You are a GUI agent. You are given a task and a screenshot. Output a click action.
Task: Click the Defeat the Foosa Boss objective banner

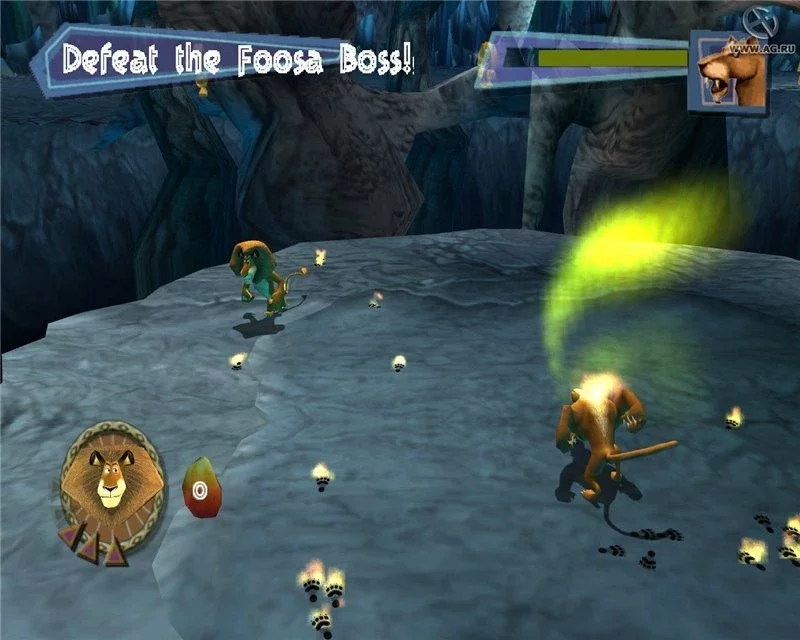pyautogui.click(x=238, y=57)
